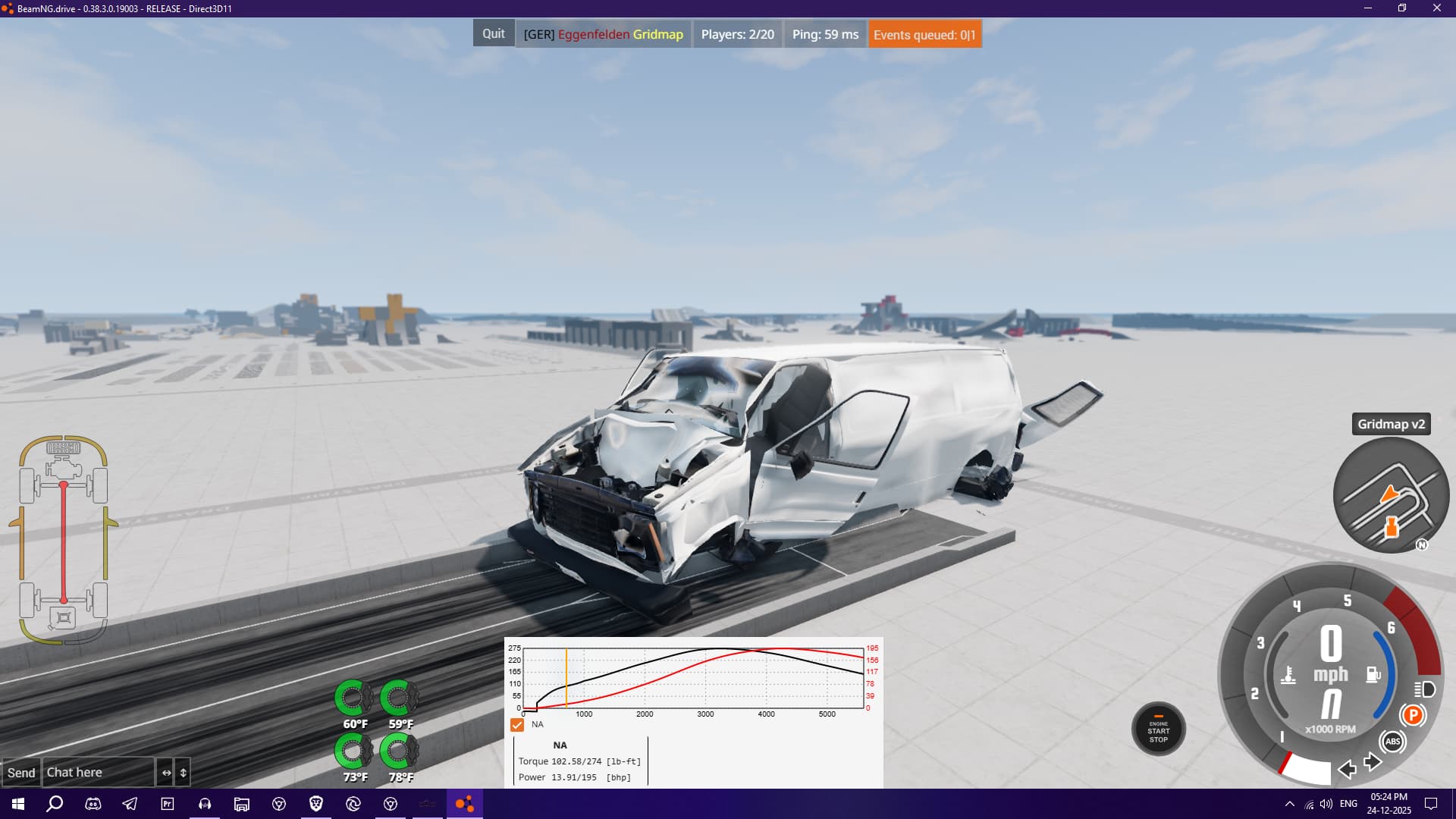The height and width of the screenshot is (819, 1456).
Task: Open the Gridmap v2 minimap
Action: [1391, 496]
